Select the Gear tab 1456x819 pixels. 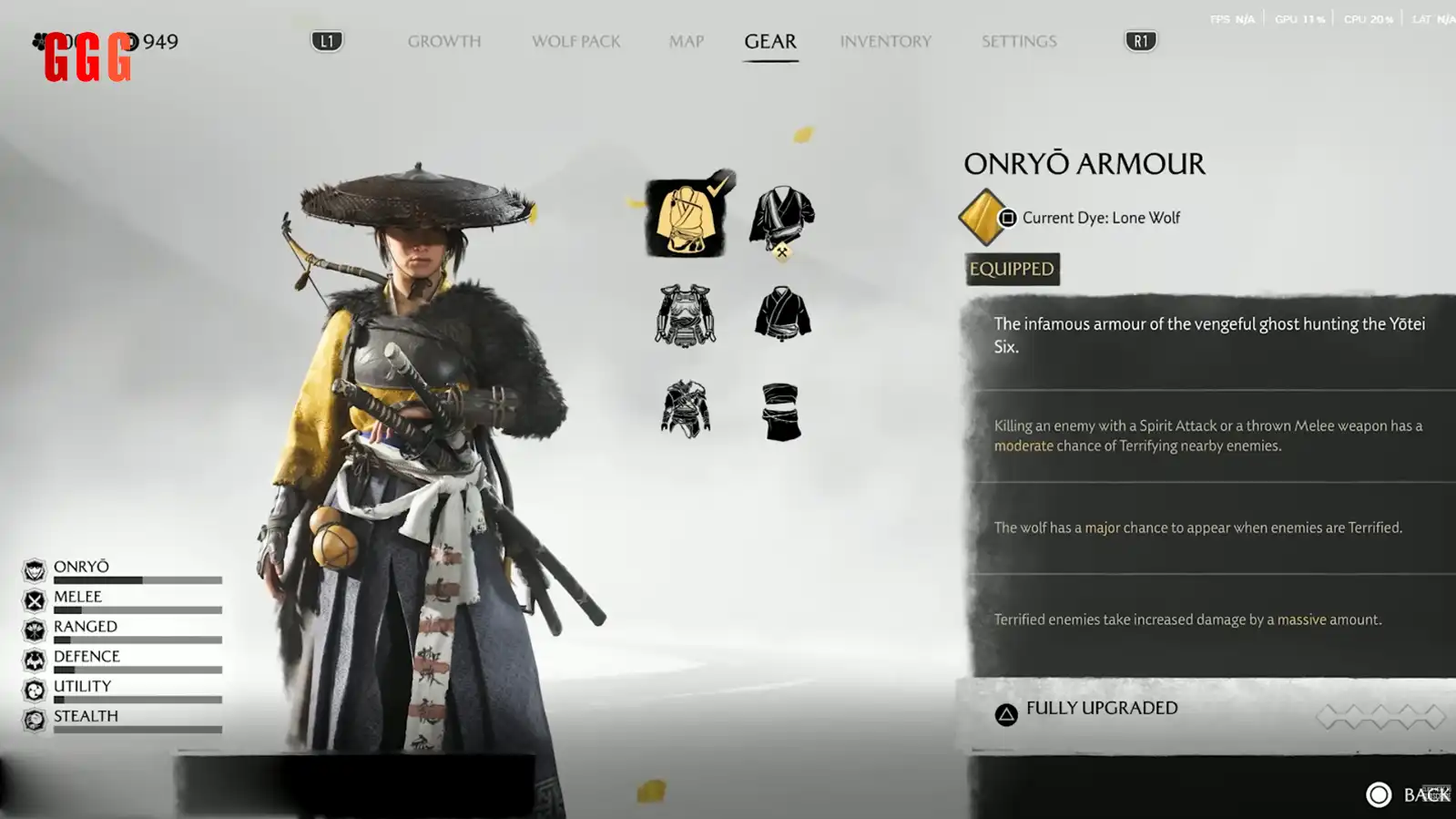770,41
